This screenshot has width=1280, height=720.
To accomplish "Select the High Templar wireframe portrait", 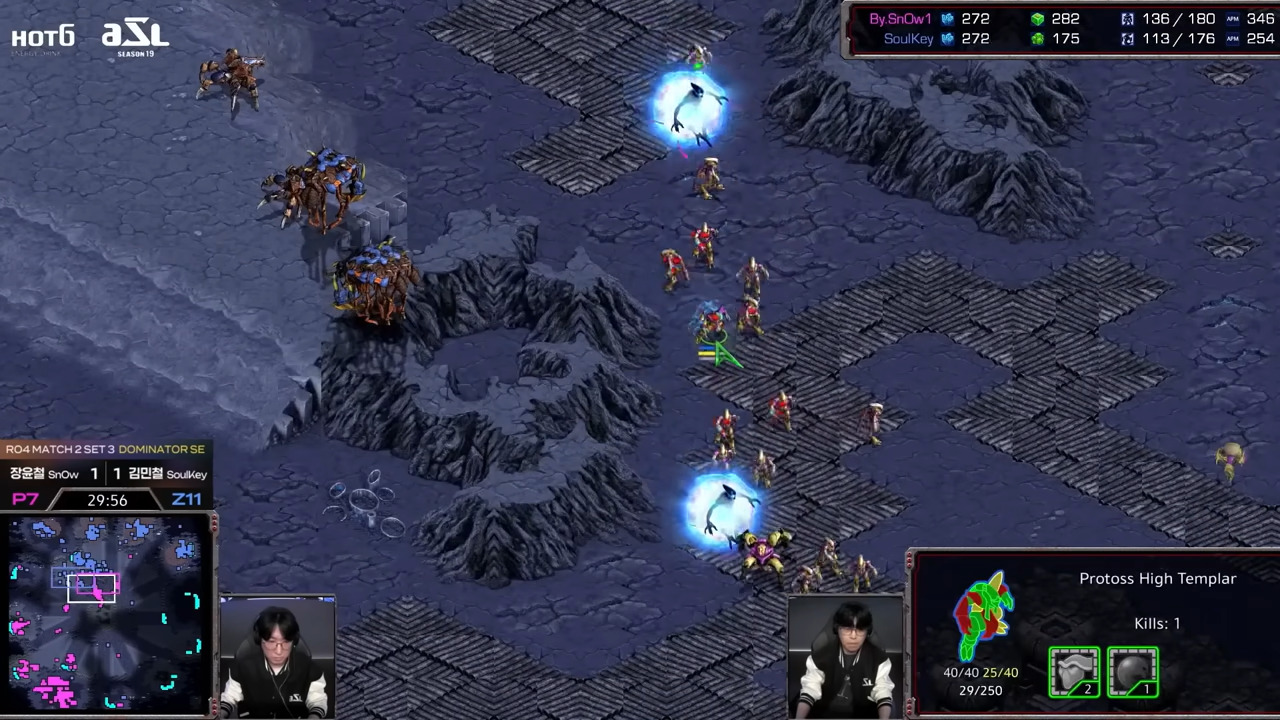I will pos(983,615).
